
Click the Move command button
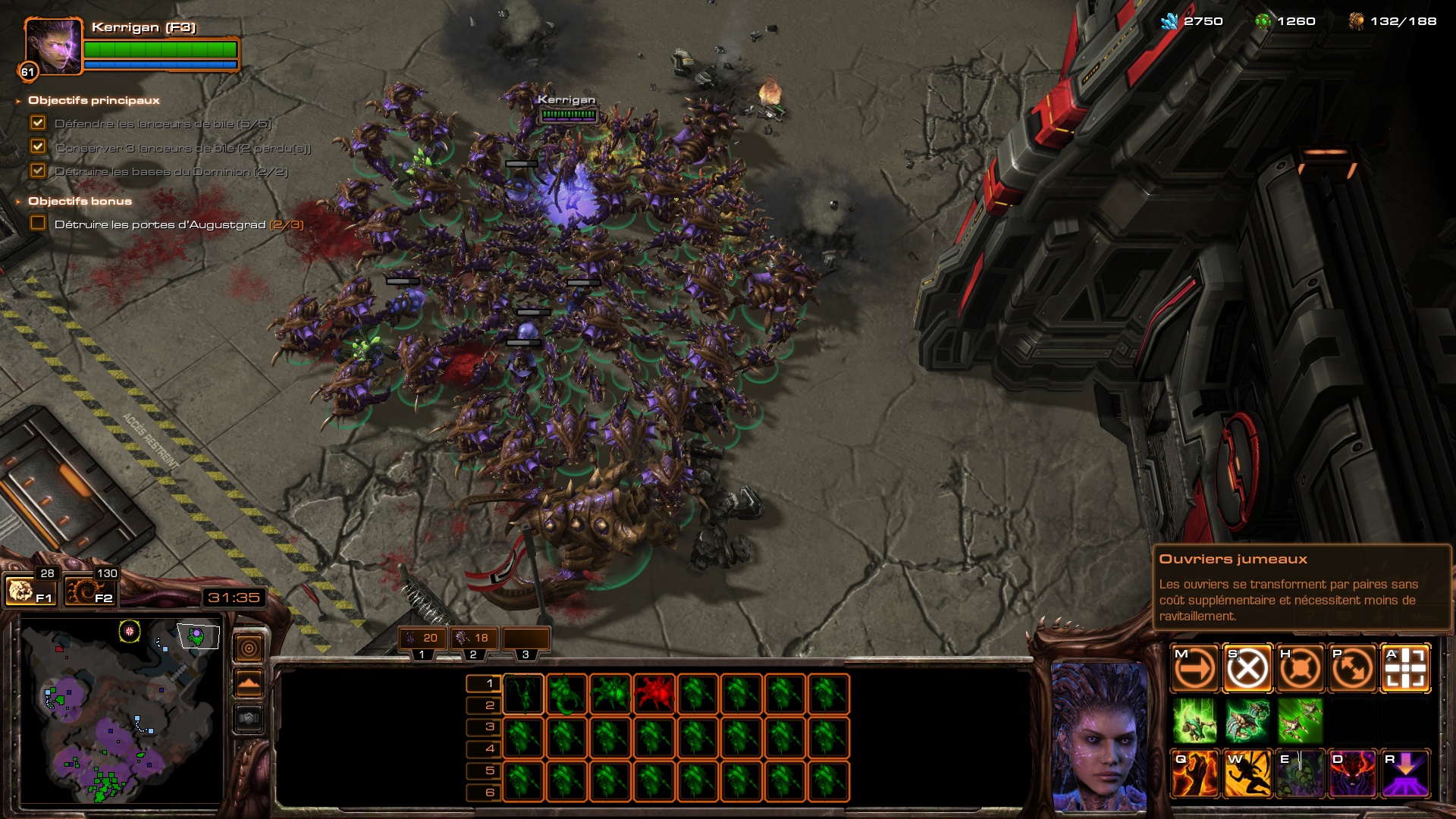tap(1194, 669)
